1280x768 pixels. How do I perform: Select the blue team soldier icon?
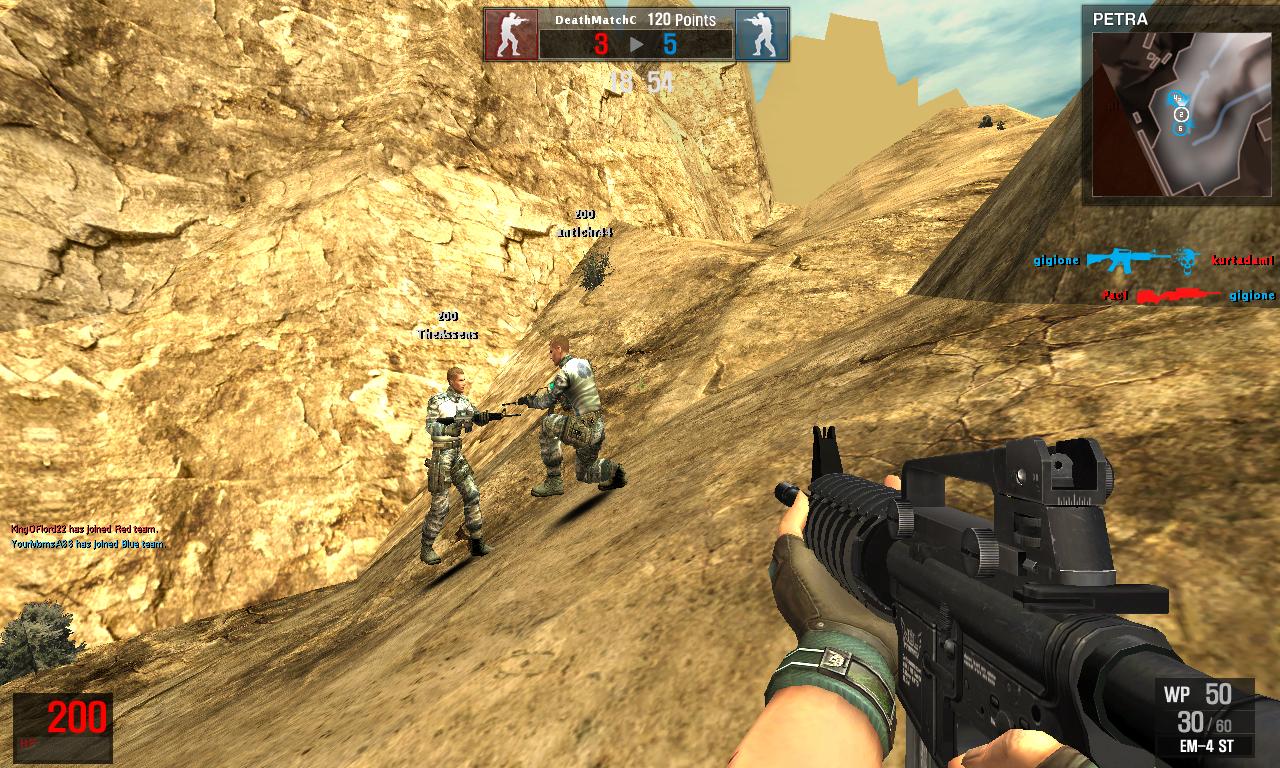tap(761, 35)
